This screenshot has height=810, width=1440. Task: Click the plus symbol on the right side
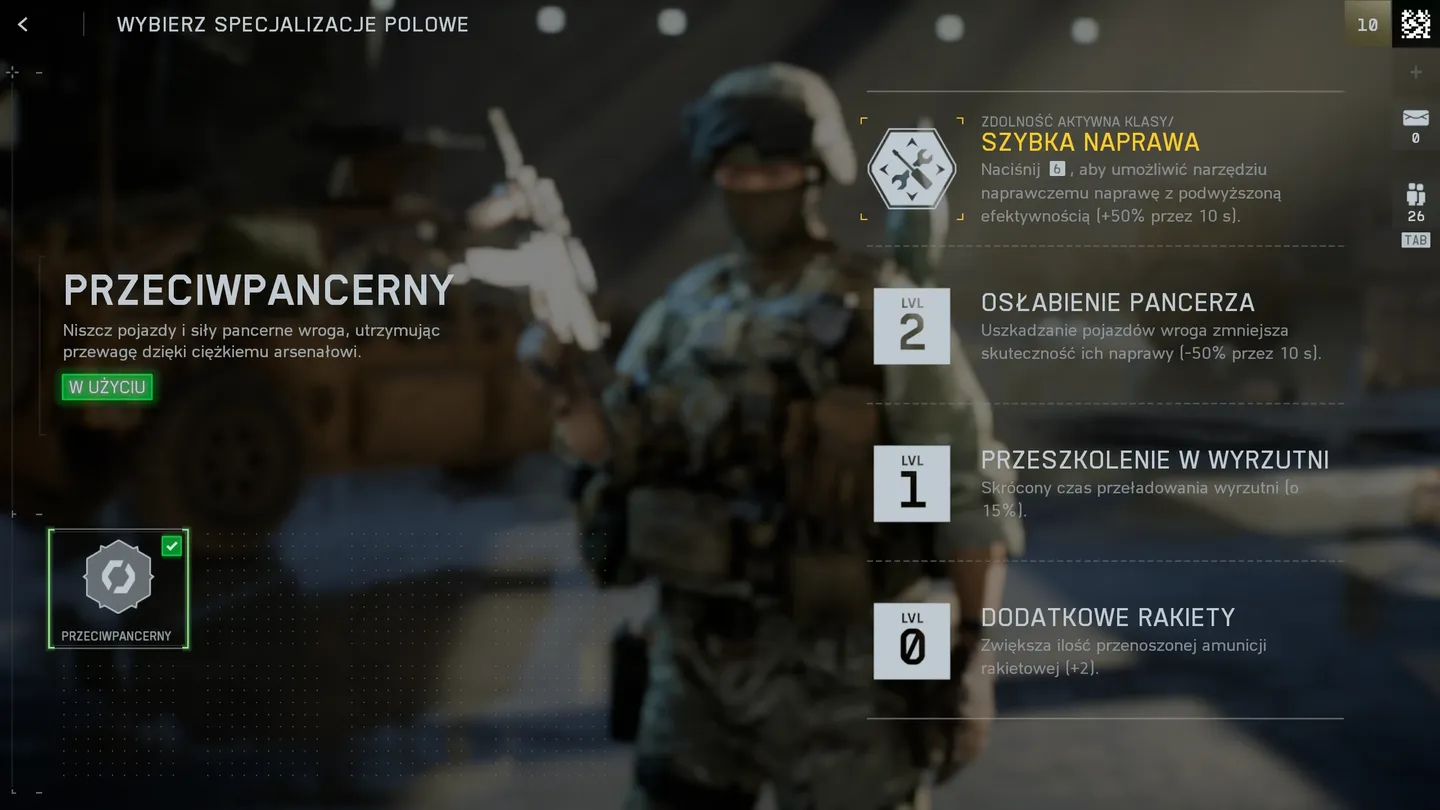[1415, 71]
